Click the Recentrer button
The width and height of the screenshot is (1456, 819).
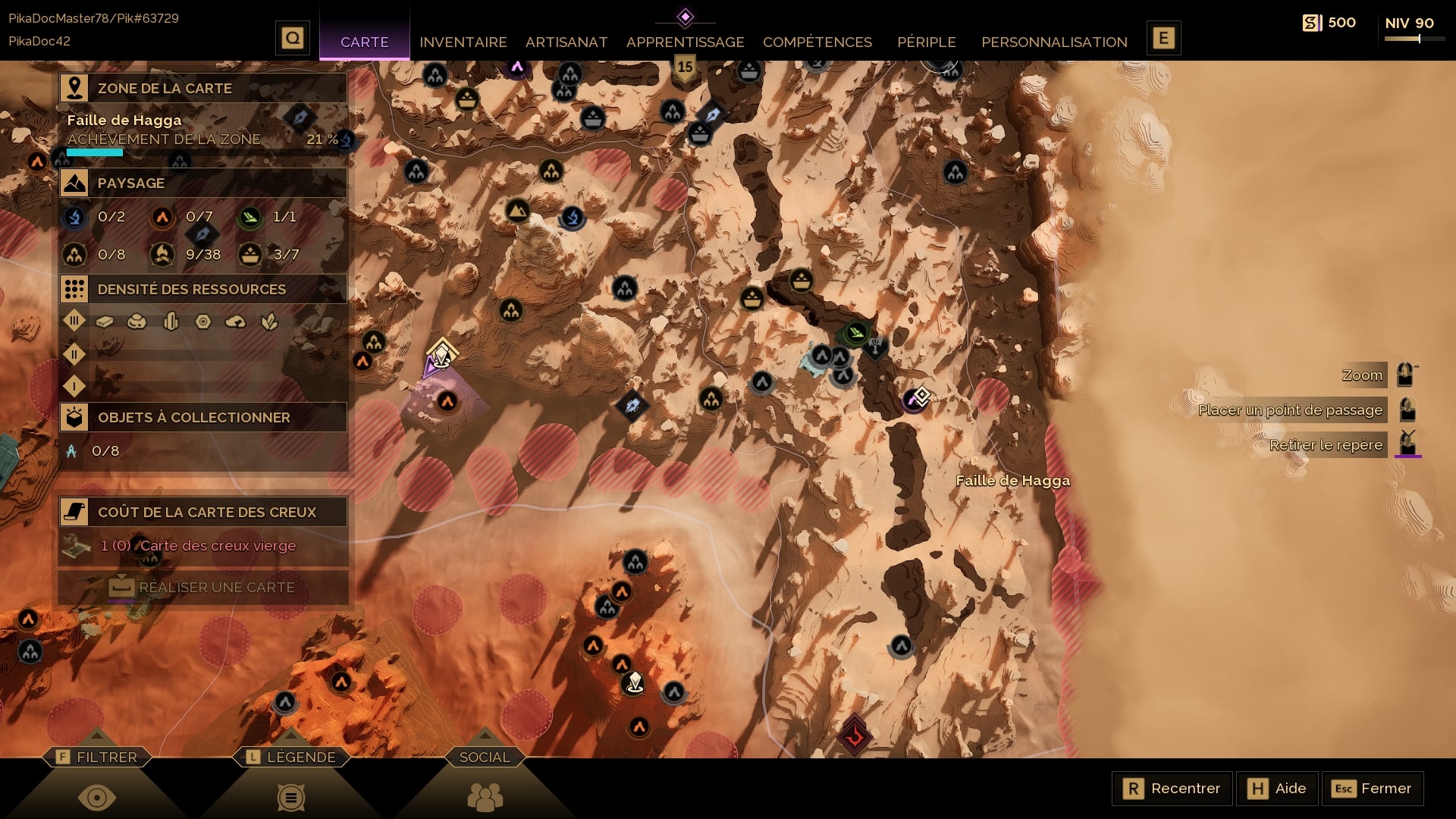tap(1172, 789)
